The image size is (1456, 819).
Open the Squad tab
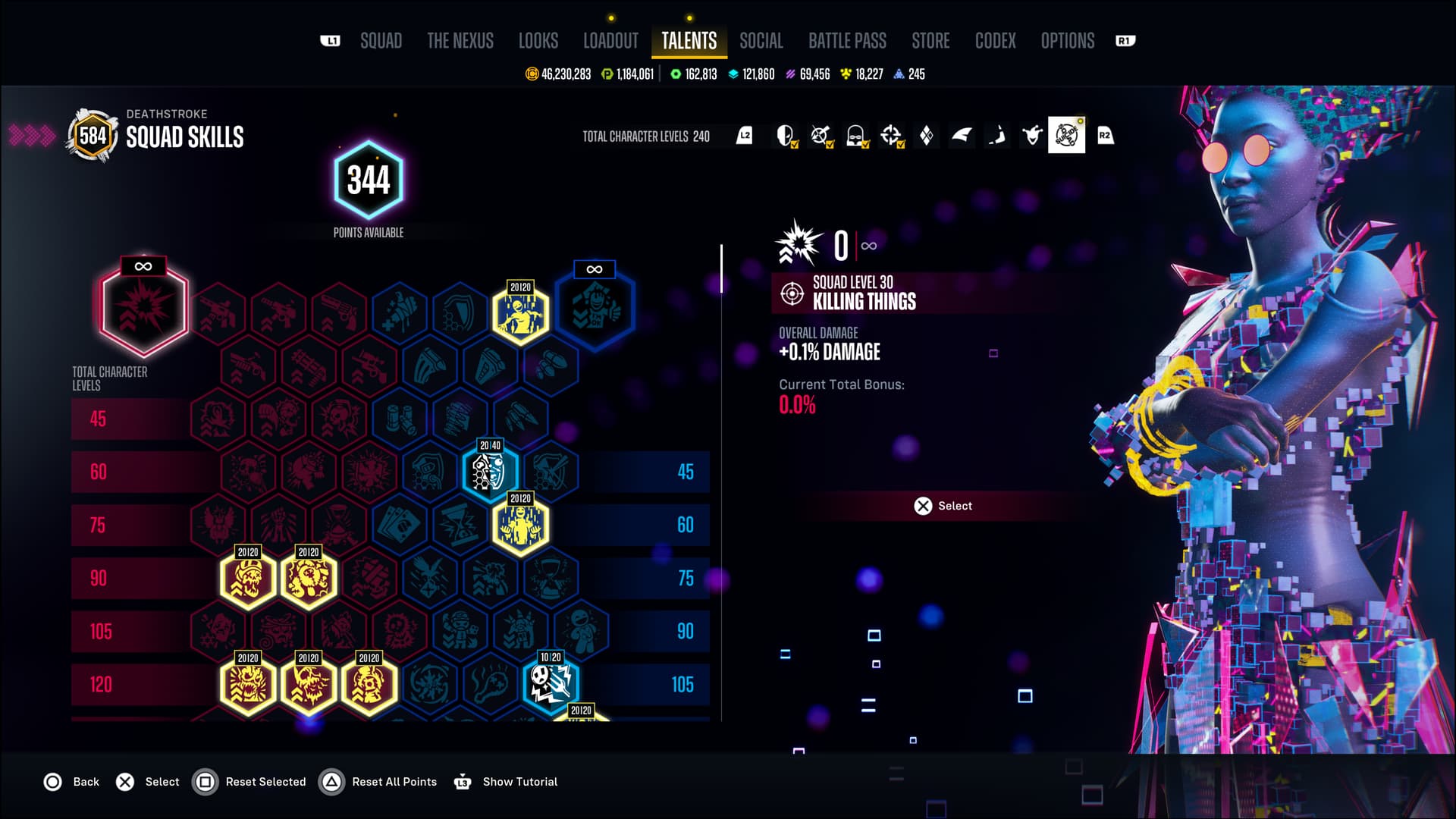[x=381, y=41]
